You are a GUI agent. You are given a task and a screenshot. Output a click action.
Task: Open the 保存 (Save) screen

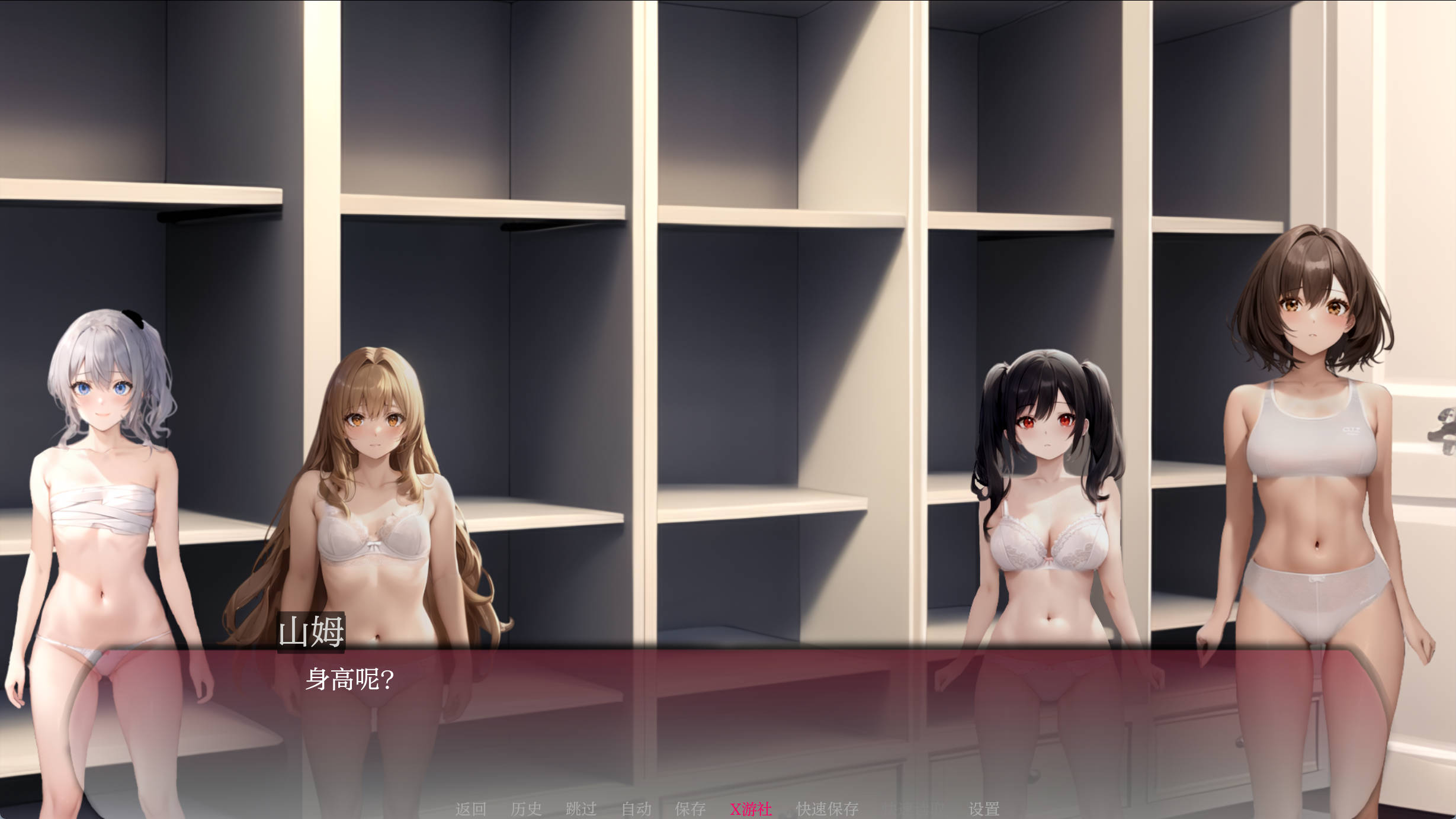point(690,807)
